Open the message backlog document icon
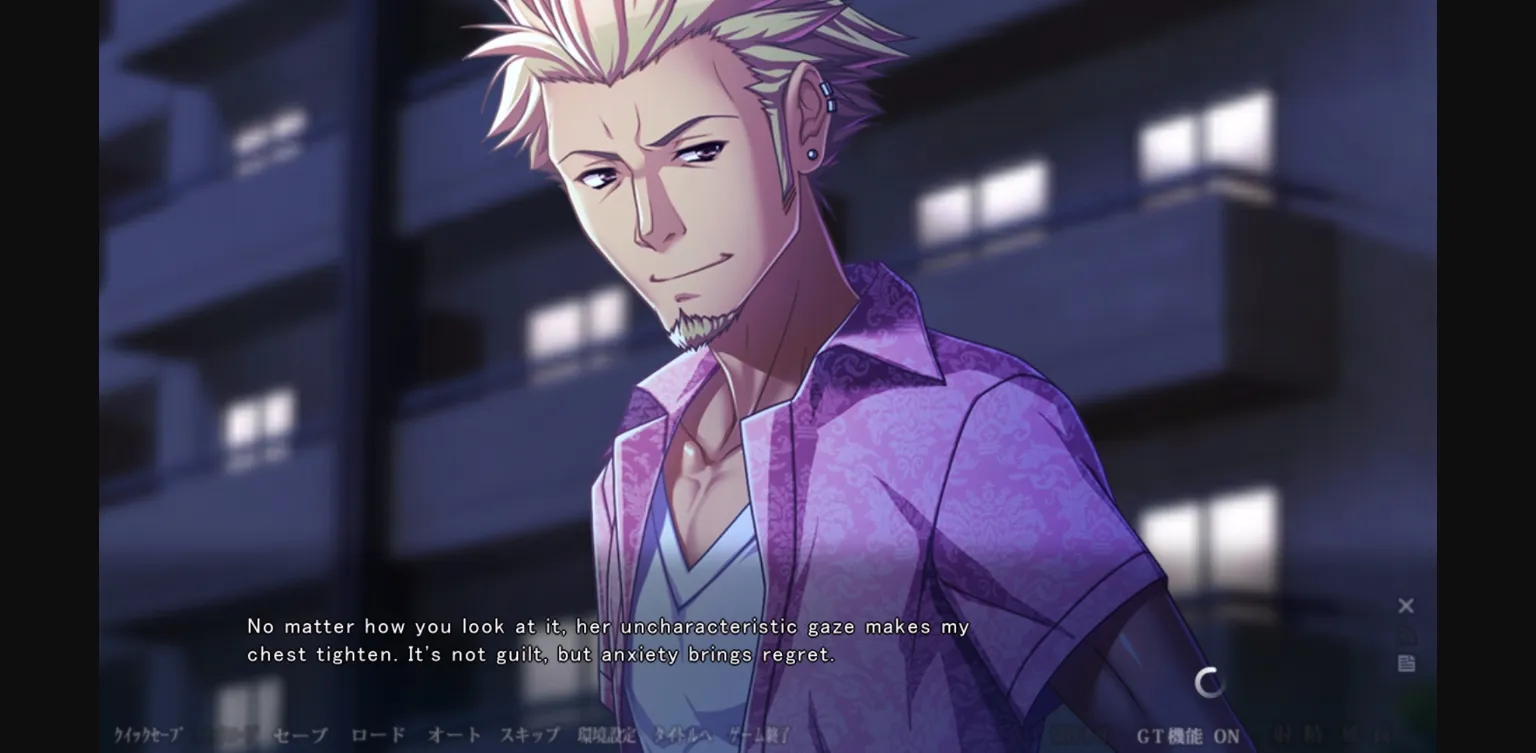The image size is (1536, 753). (x=1407, y=663)
